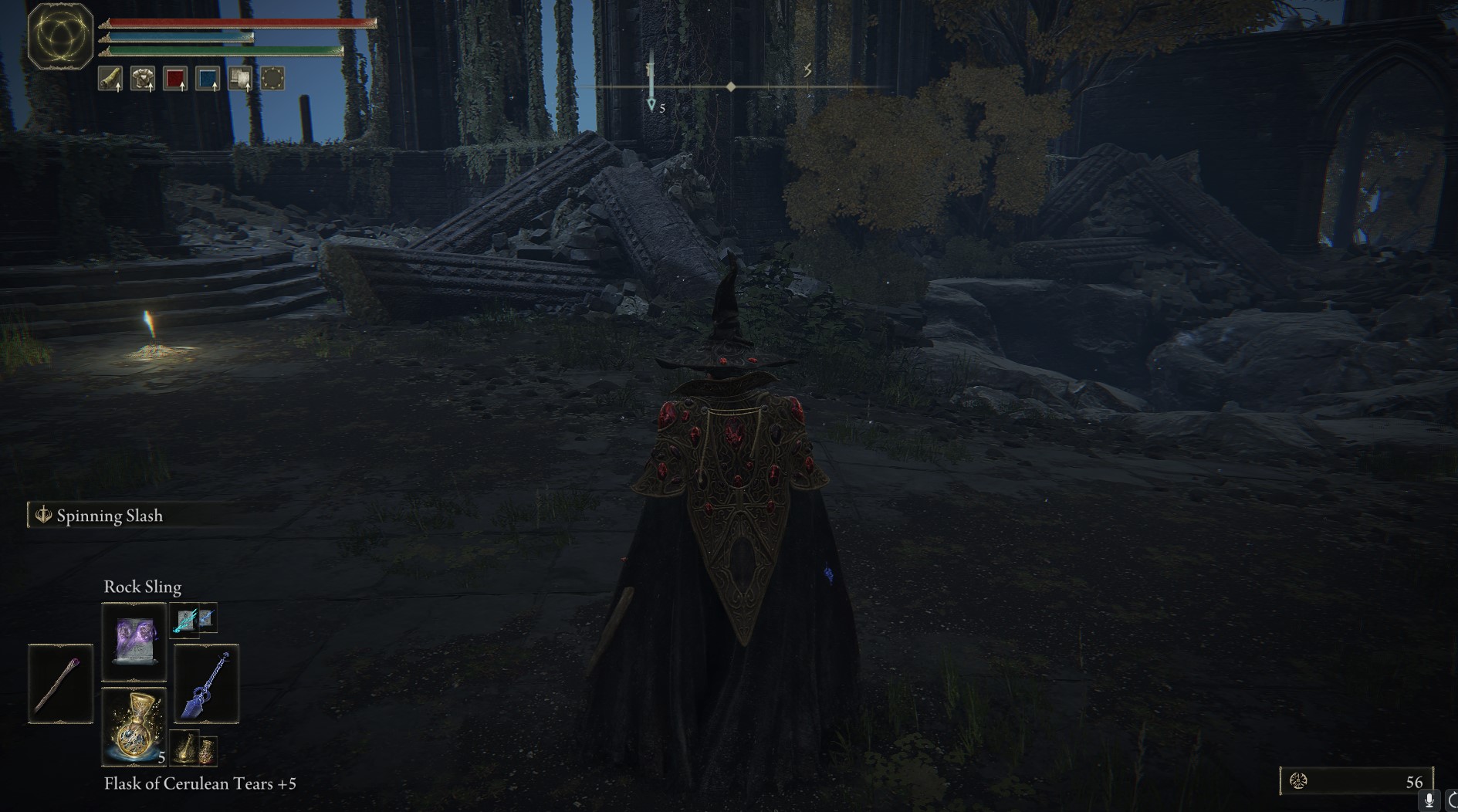
Task: Select the grey stone blocks buff icon
Action: pyautogui.click(x=240, y=79)
